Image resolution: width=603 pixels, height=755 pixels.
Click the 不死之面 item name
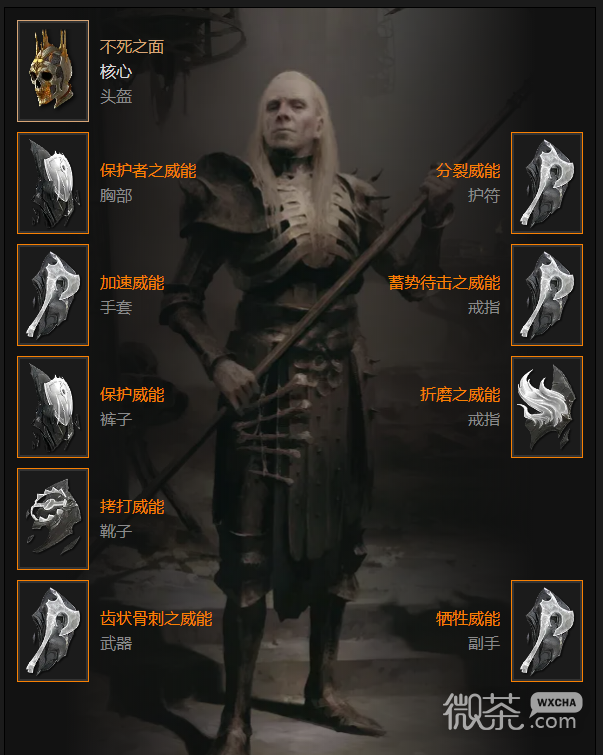point(132,47)
